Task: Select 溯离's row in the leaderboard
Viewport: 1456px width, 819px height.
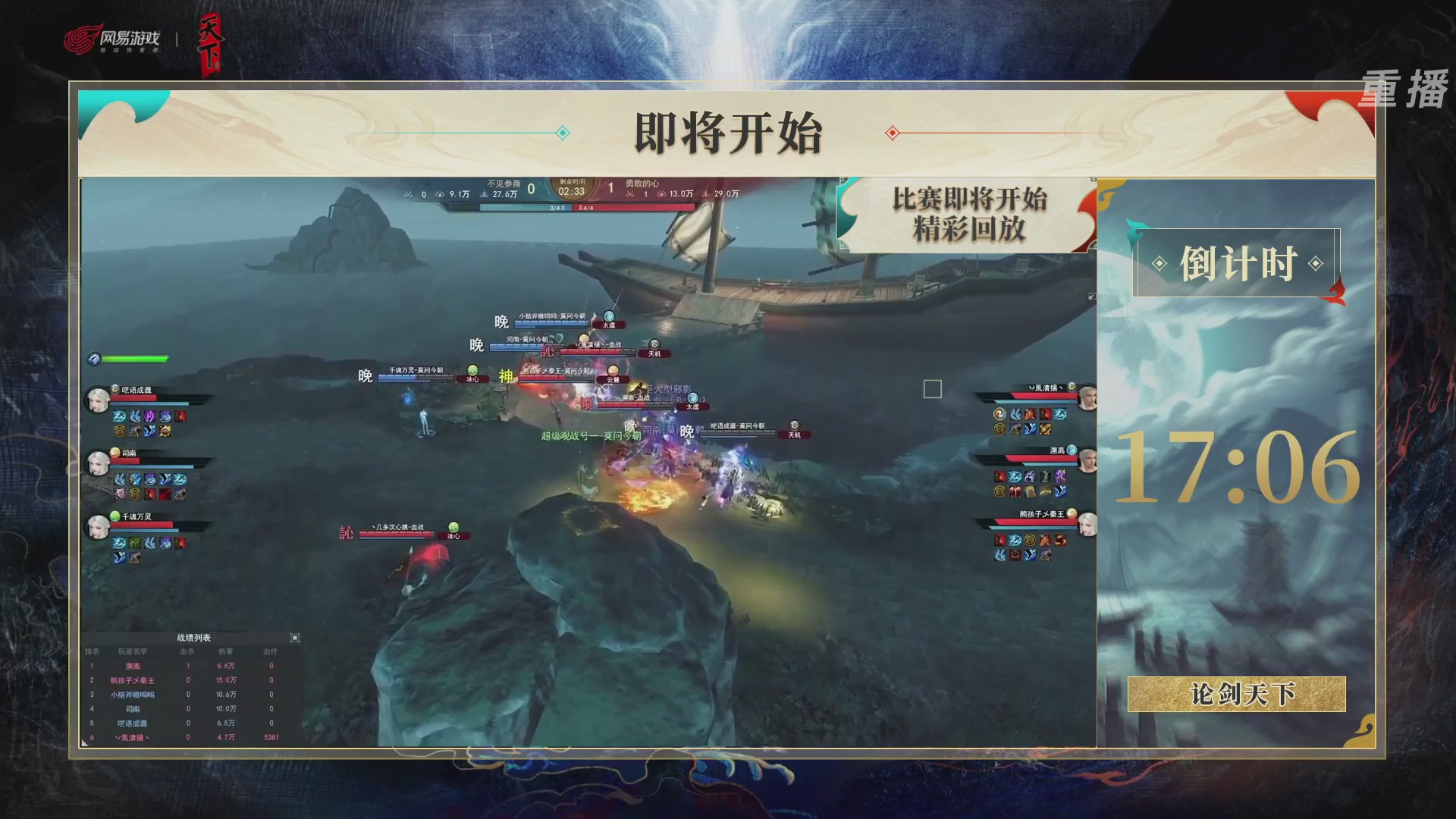Action: (133, 666)
